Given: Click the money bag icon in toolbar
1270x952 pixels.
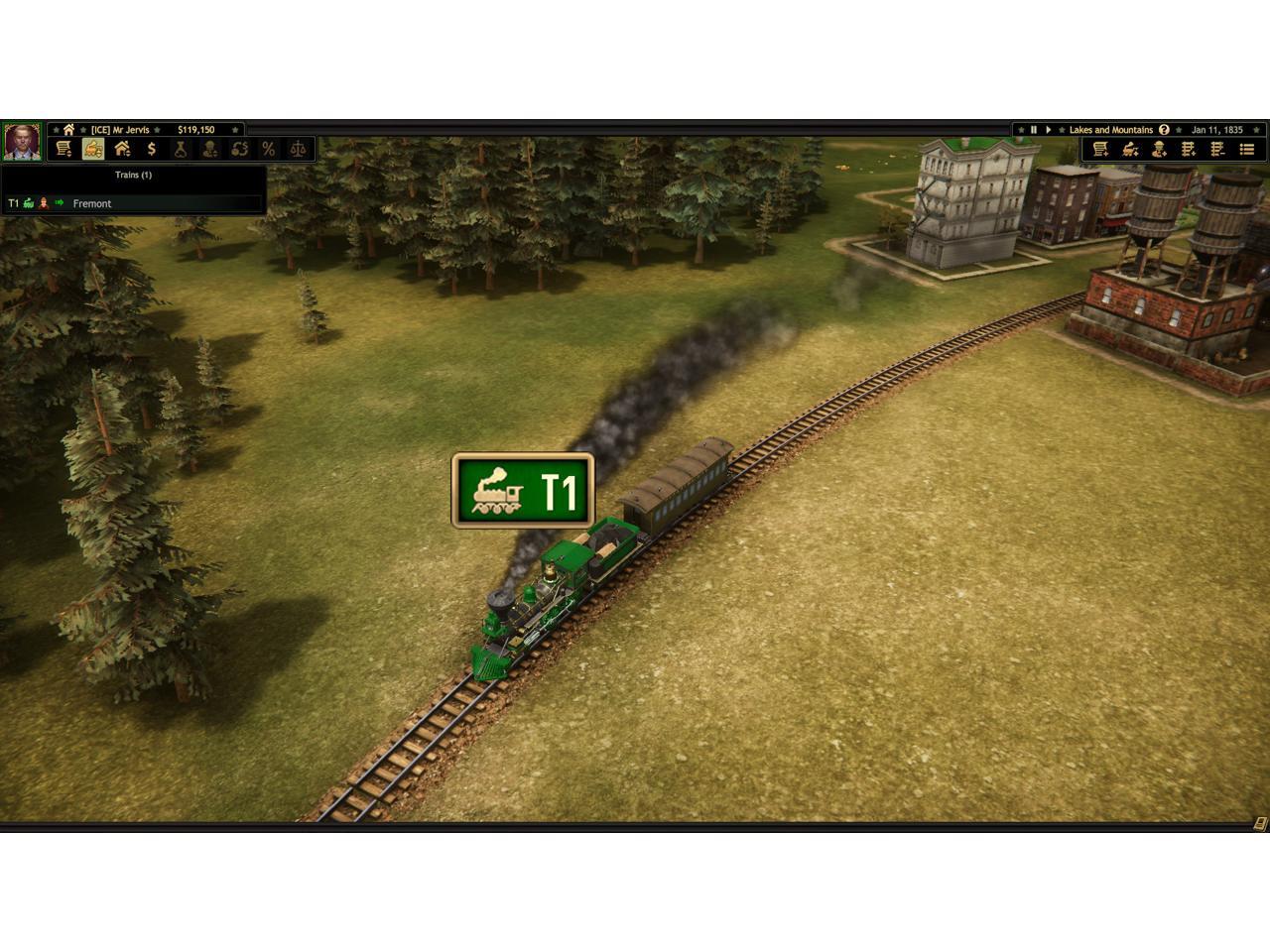Looking at the screenshot, I should point(181,149).
